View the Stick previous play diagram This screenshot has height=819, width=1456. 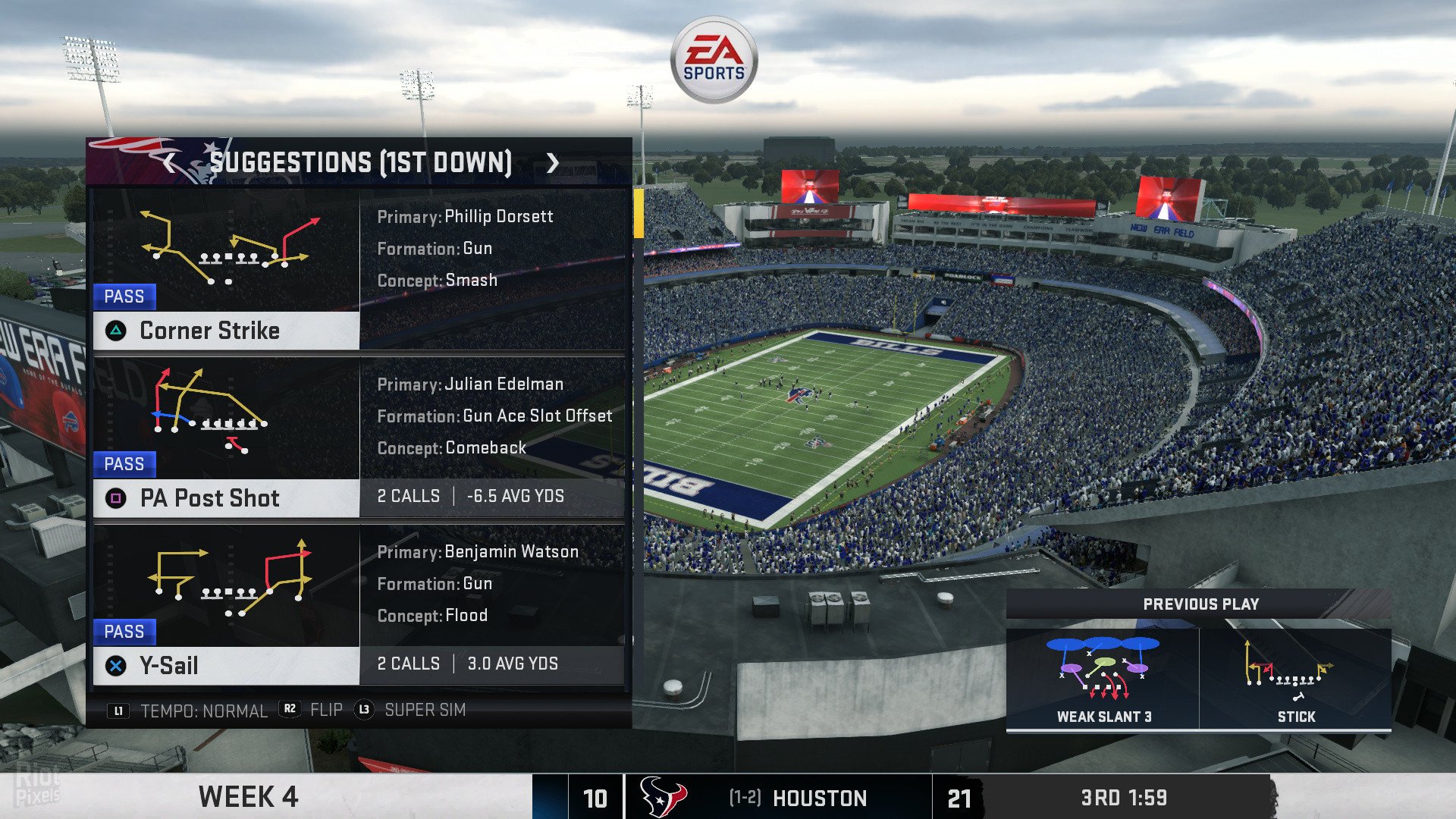[x=1295, y=679]
